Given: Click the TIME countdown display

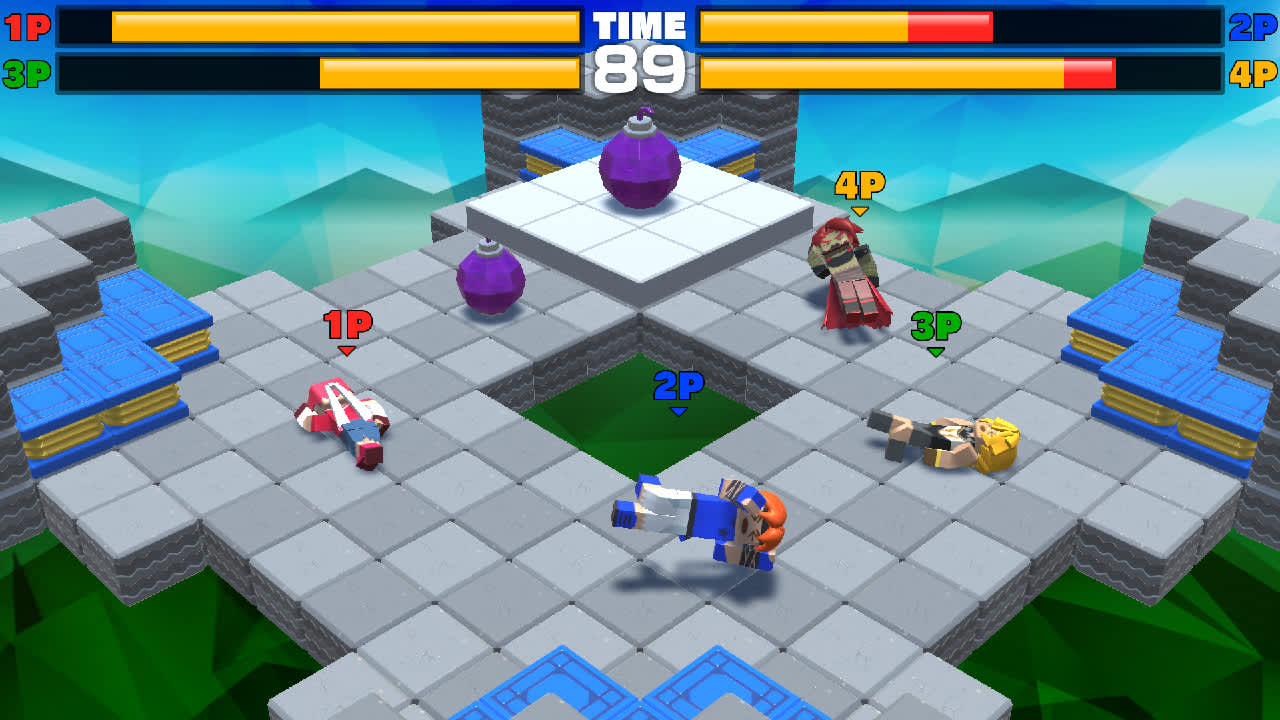Looking at the screenshot, I should (x=638, y=45).
